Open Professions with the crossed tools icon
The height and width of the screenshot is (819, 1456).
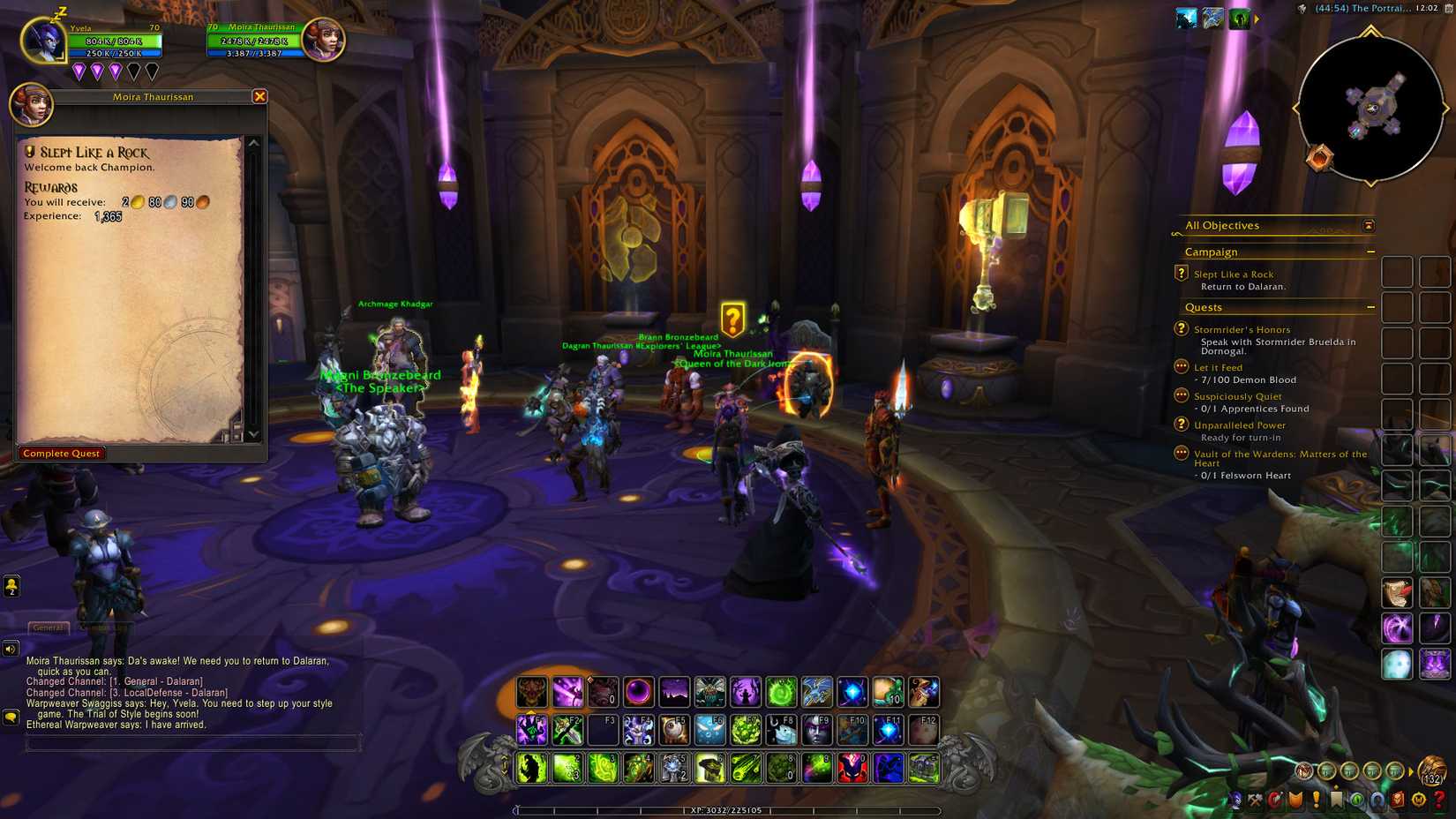[x=1254, y=799]
